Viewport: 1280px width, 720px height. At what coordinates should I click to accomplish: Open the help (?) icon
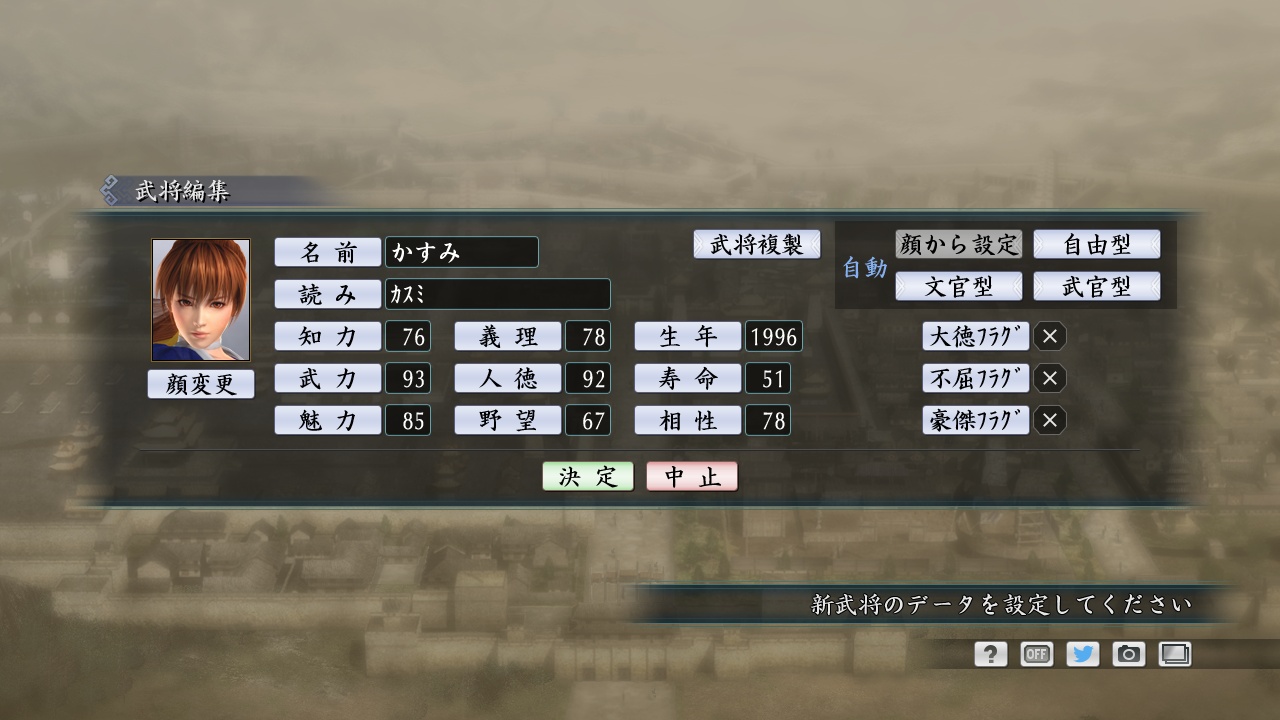989,654
